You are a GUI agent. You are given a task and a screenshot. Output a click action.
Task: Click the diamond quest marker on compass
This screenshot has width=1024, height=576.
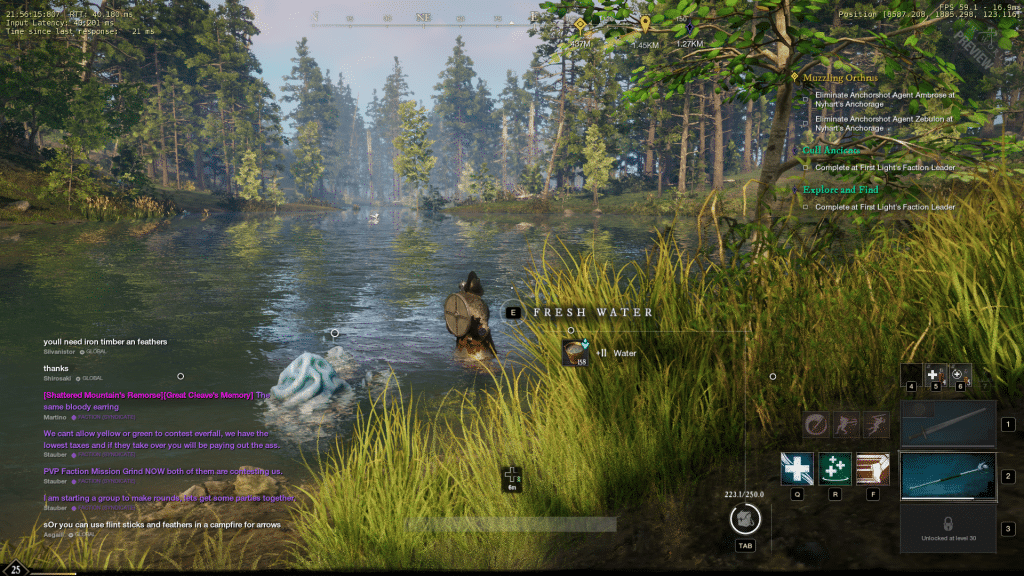[580, 24]
